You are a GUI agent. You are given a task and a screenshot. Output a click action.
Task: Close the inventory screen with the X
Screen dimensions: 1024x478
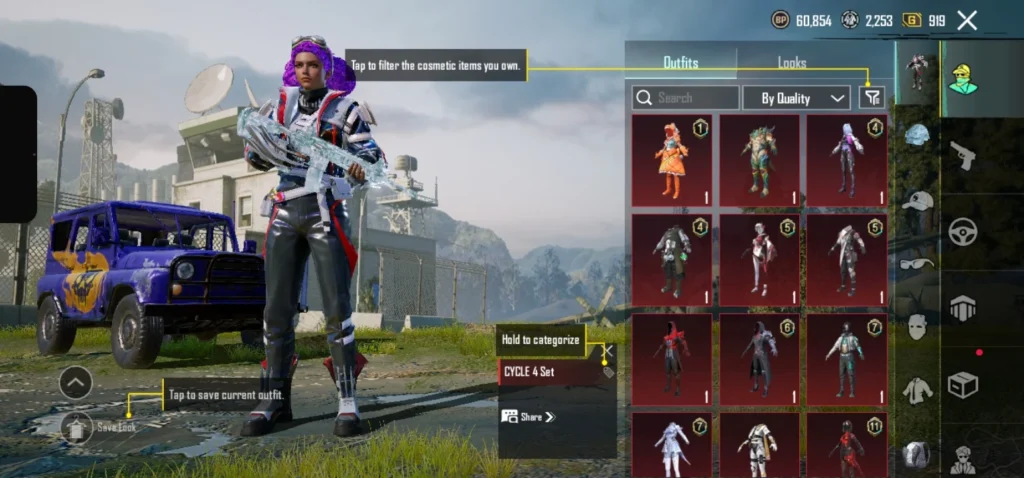[967, 20]
